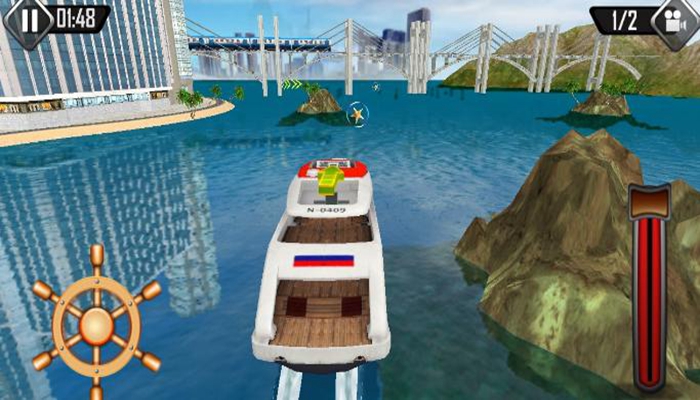Switch camera view using the camera icon
Viewport: 700px width, 400px height.
click(x=673, y=20)
